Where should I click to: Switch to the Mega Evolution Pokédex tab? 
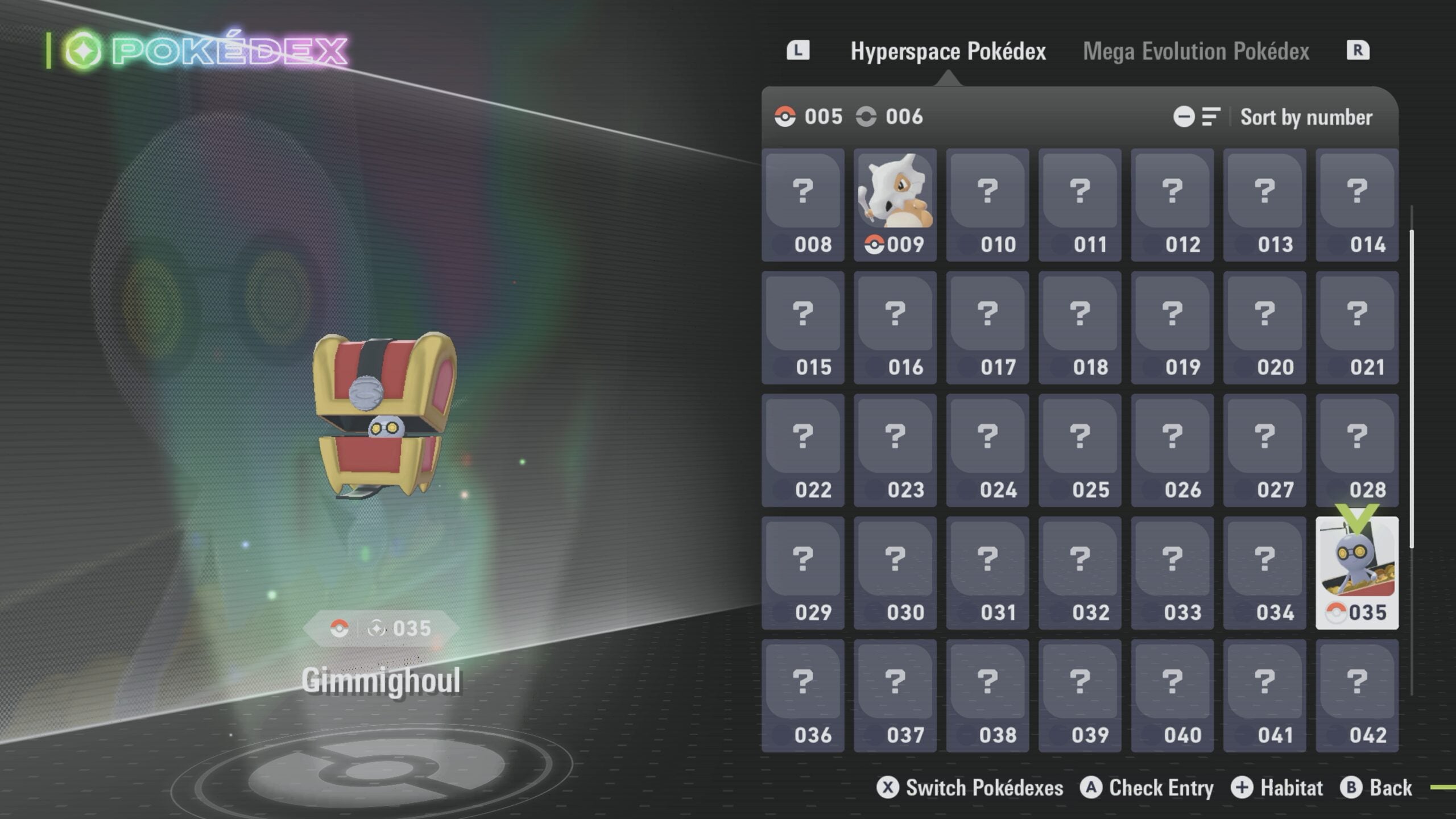(x=1196, y=51)
